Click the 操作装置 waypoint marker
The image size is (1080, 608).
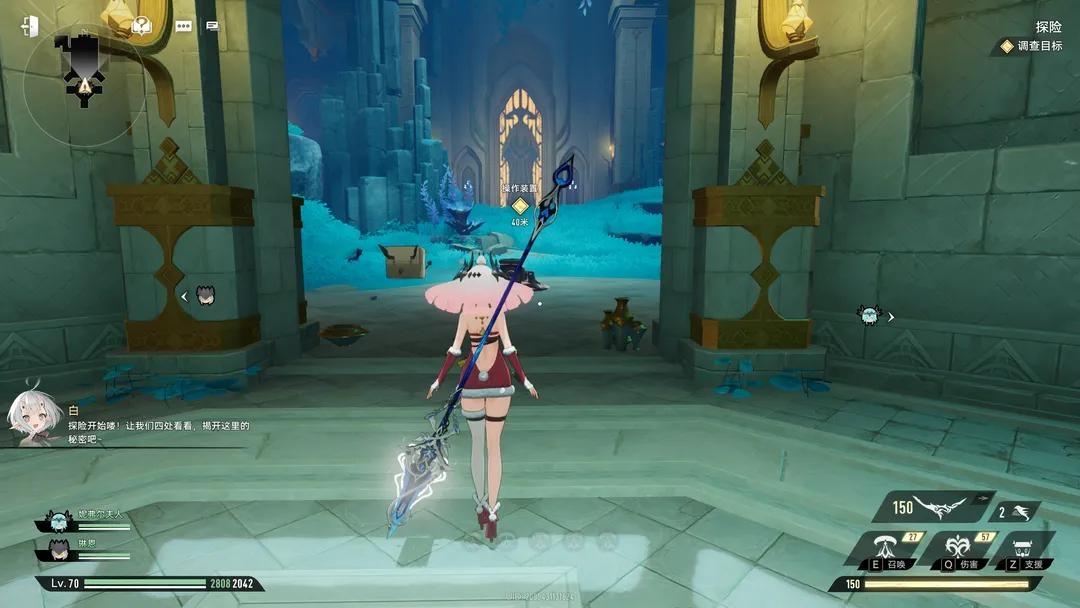coord(519,205)
